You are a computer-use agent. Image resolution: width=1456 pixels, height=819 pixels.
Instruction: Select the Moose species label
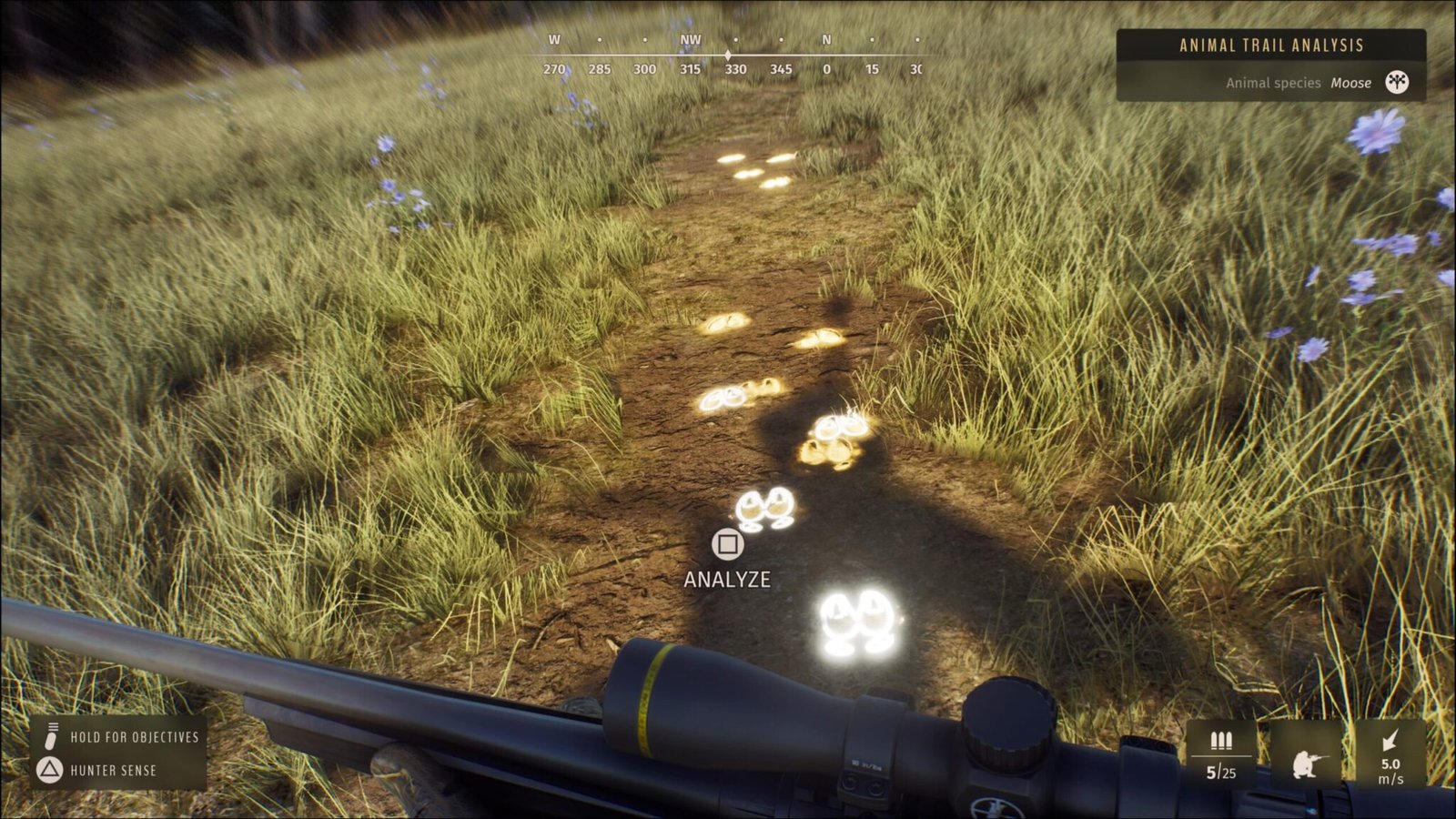(1353, 83)
